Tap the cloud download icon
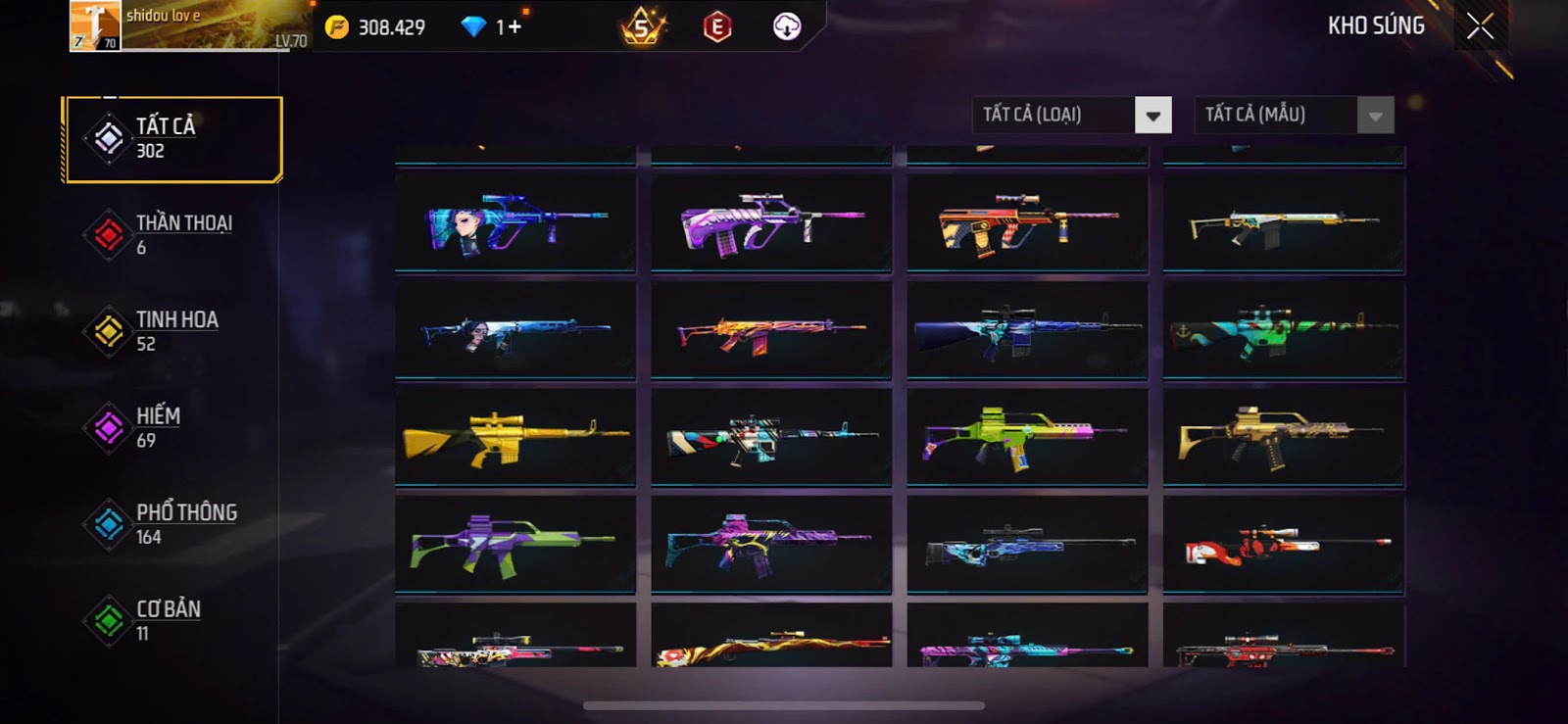This screenshot has height=724, width=1568. 787,26
